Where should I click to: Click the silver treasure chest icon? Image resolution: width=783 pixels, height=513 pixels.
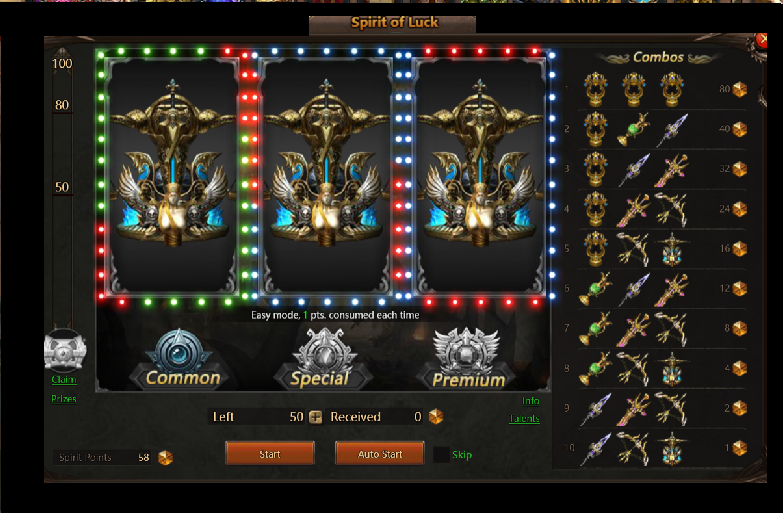click(x=65, y=350)
